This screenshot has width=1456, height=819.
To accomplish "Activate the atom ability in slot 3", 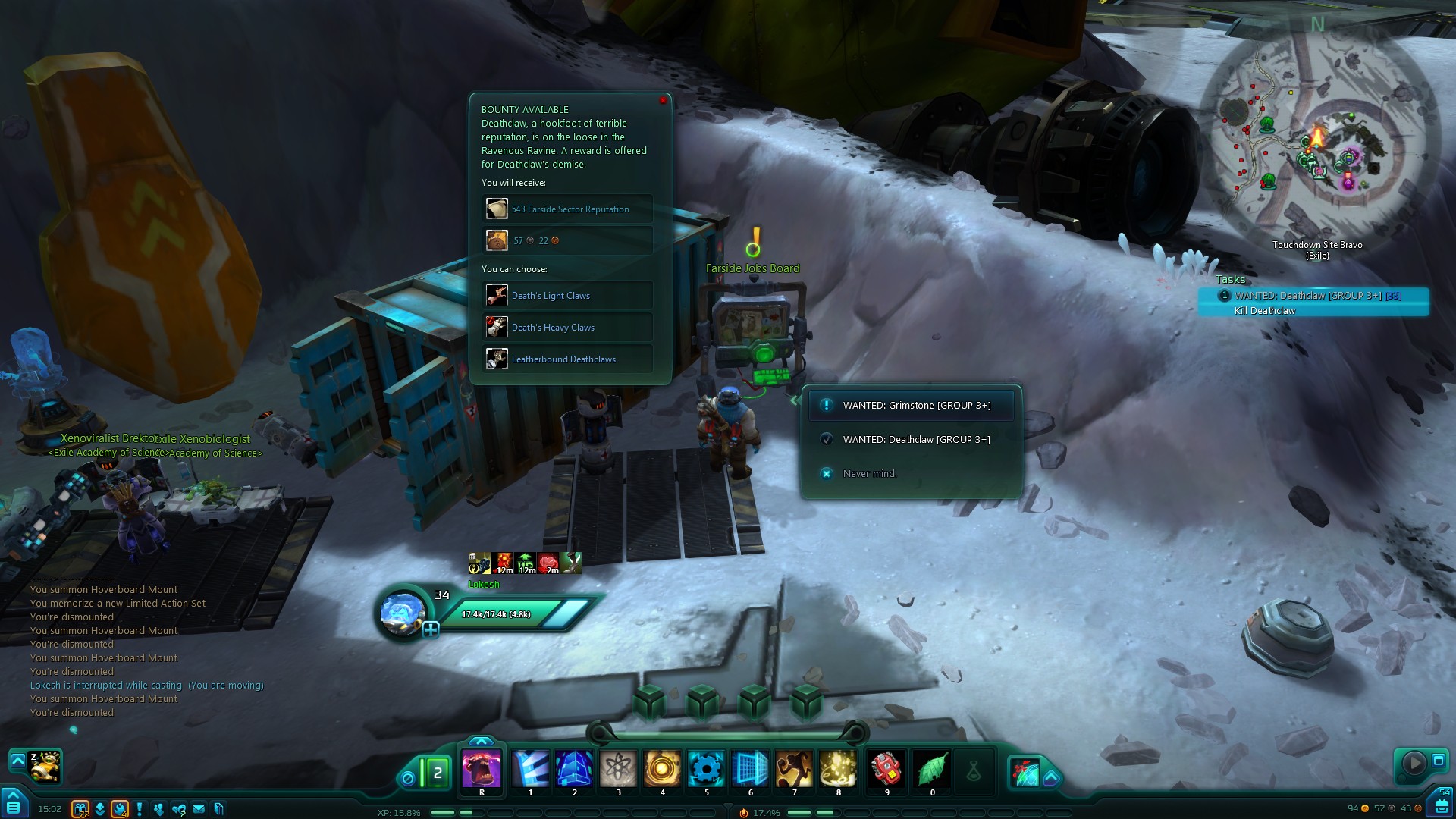I will pos(619,769).
